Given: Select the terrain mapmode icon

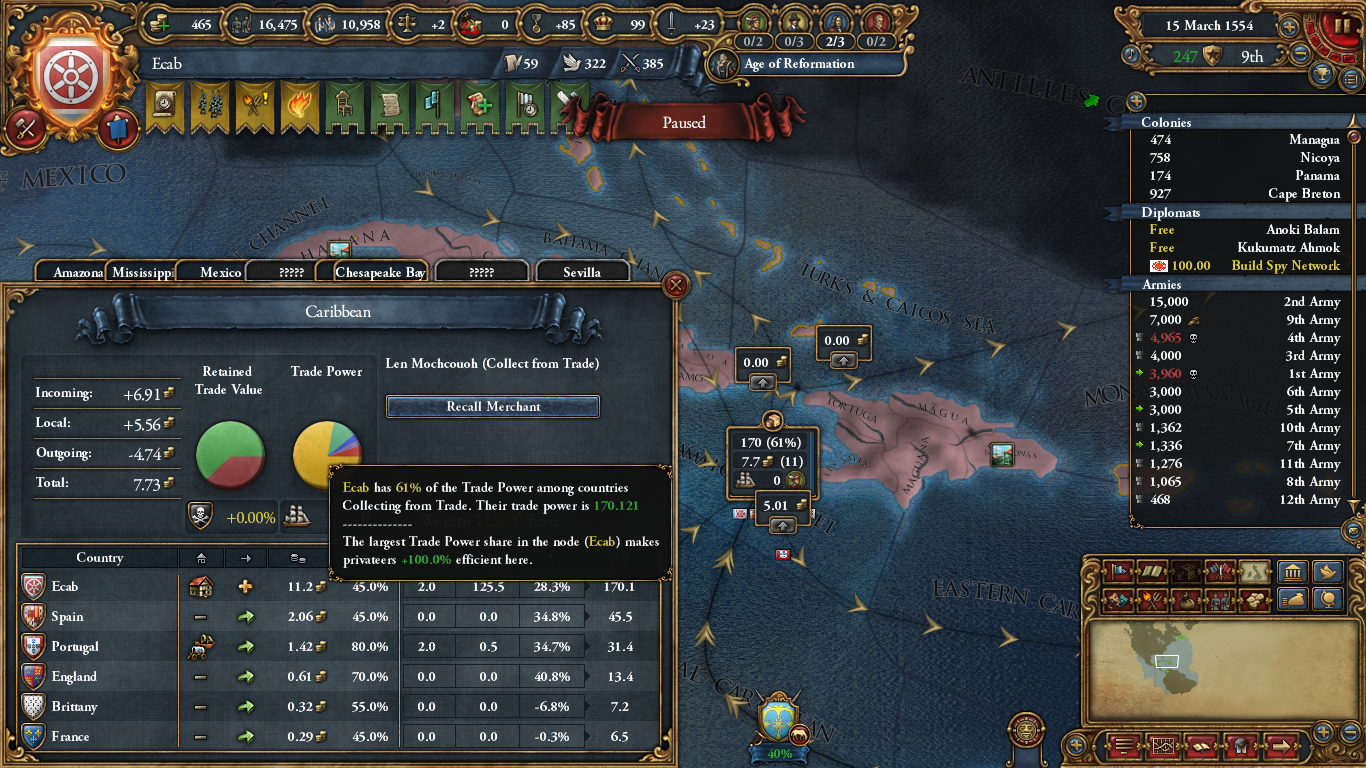Looking at the screenshot, I should [1255, 572].
